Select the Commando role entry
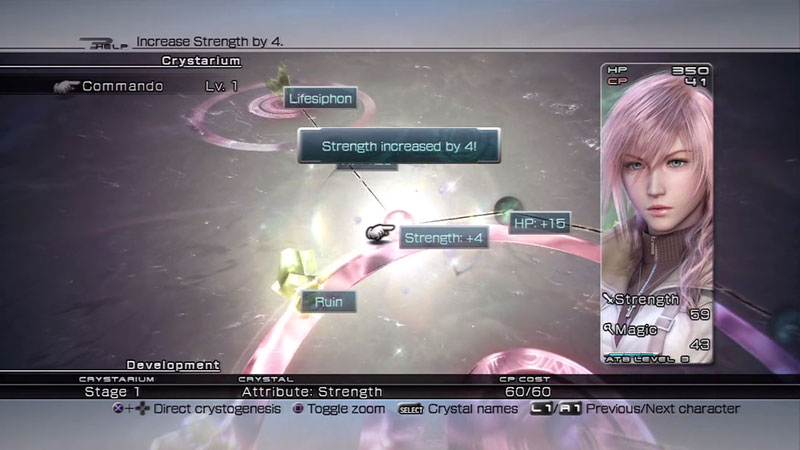This screenshot has width=800, height=450. pyautogui.click(x=123, y=87)
